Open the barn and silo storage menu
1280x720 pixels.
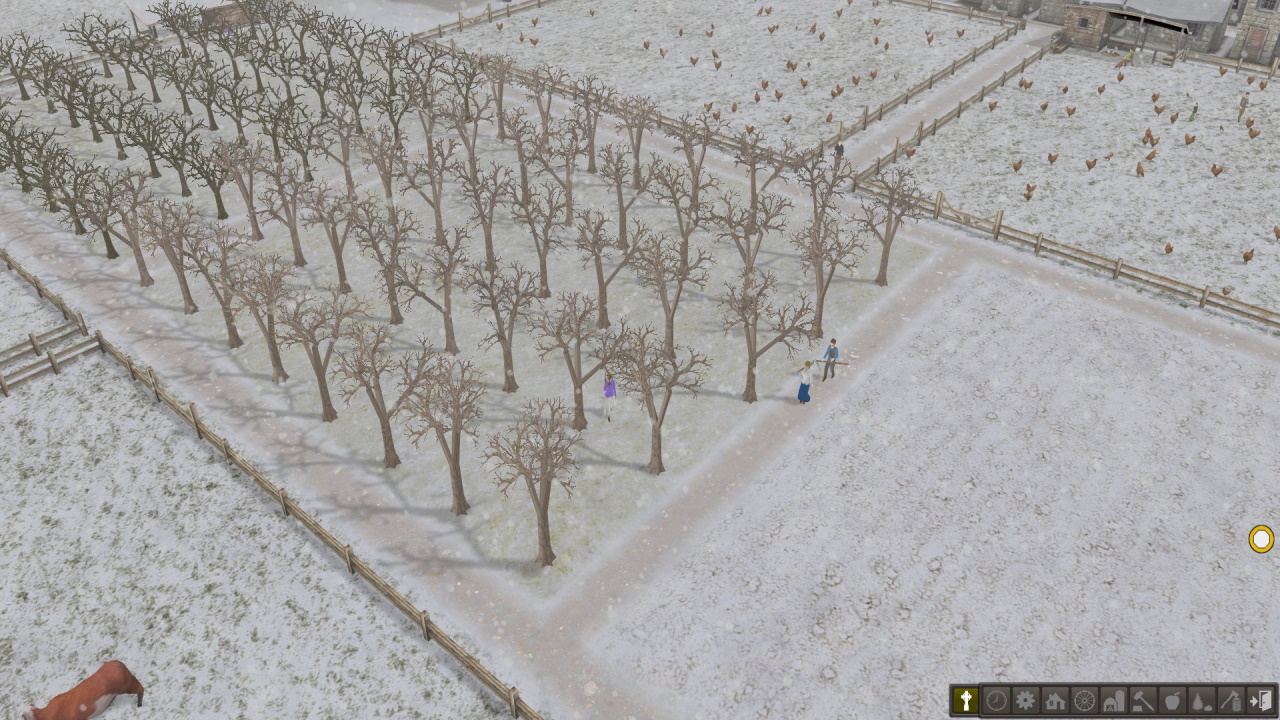click(1113, 700)
